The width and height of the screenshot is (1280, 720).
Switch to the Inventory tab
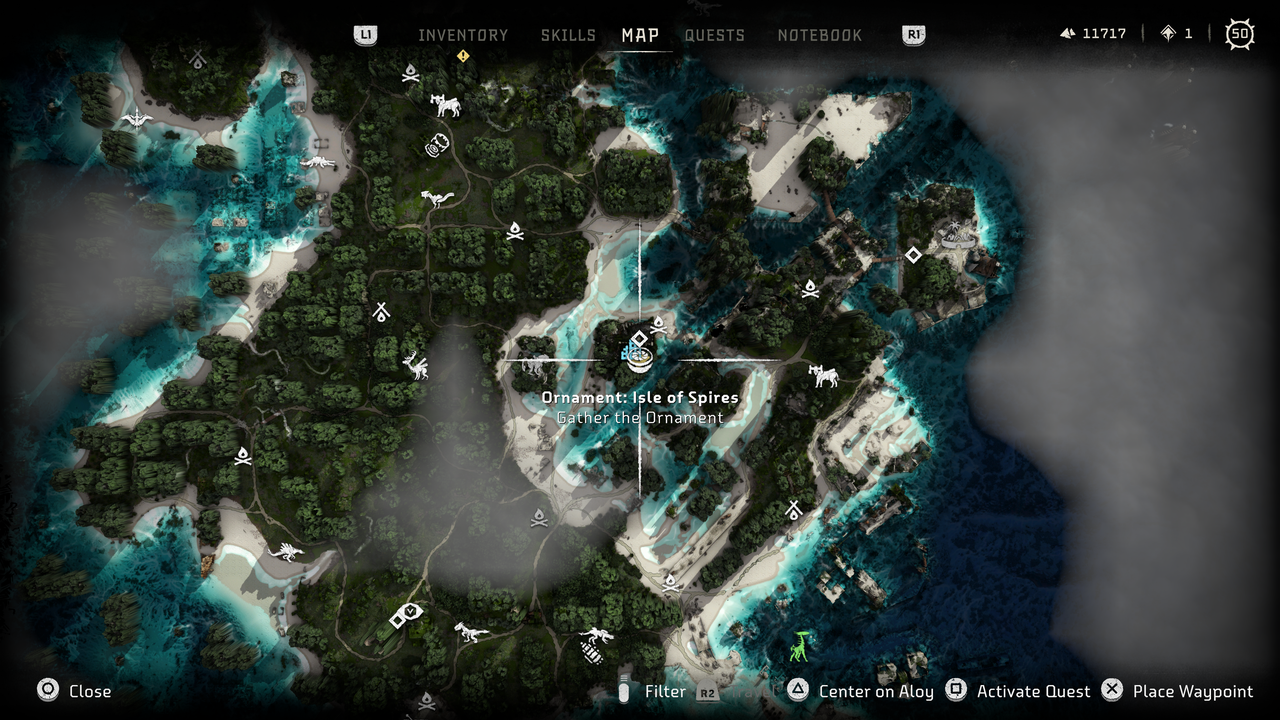point(463,34)
